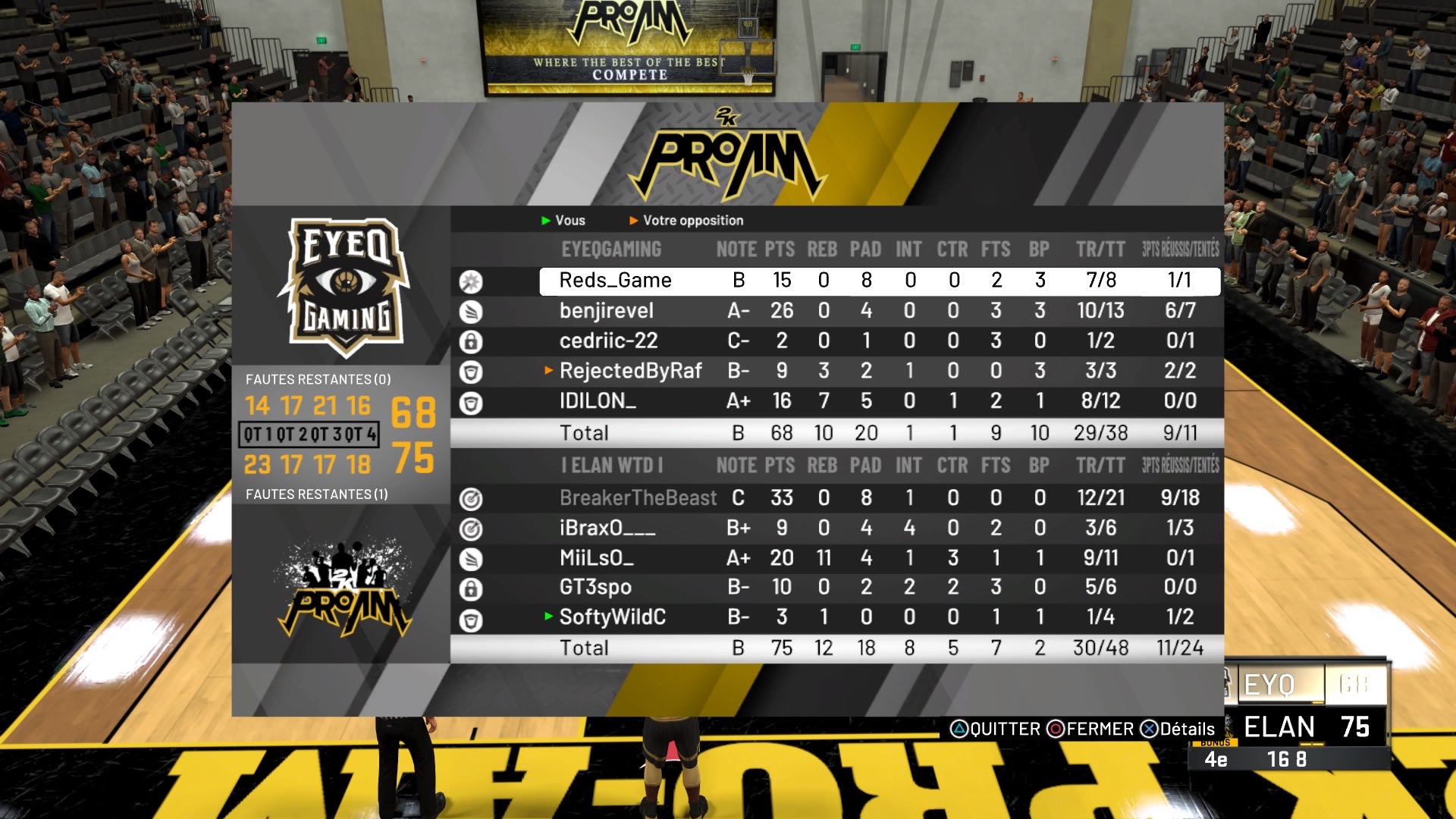Select the Reds_Game player row
The height and width of the screenshot is (819, 1456).
(615, 281)
